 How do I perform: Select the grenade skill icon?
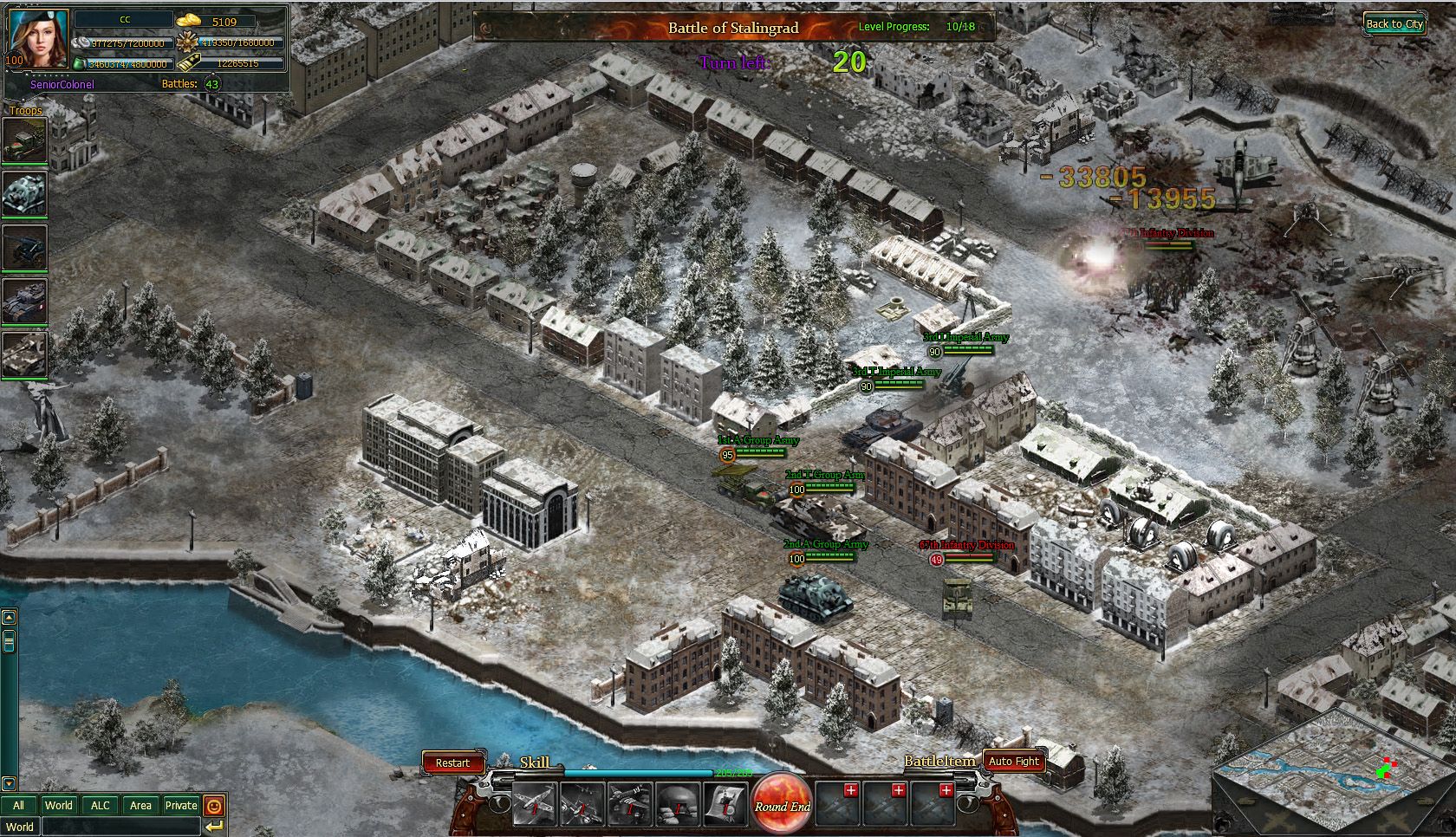tap(678, 804)
